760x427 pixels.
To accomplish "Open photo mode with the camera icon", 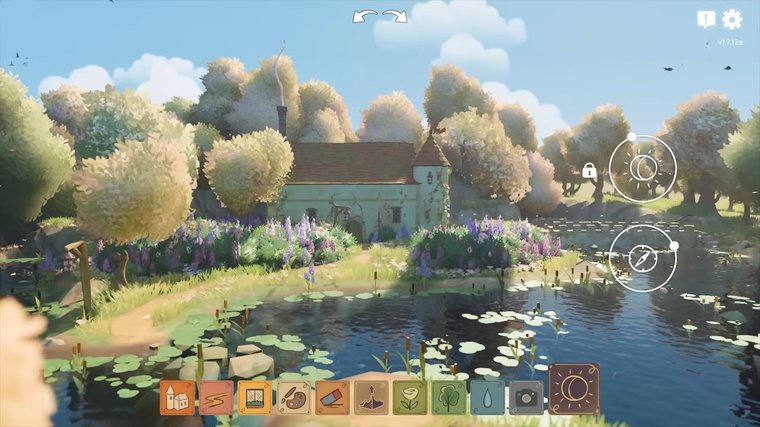I will (526, 397).
